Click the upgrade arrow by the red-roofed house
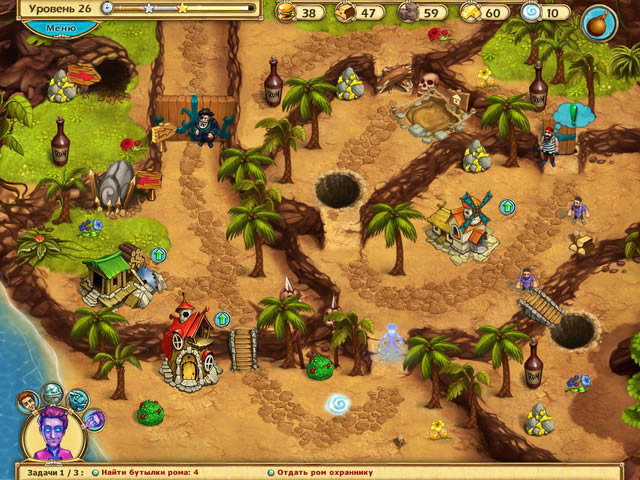 tap(223, 319)
